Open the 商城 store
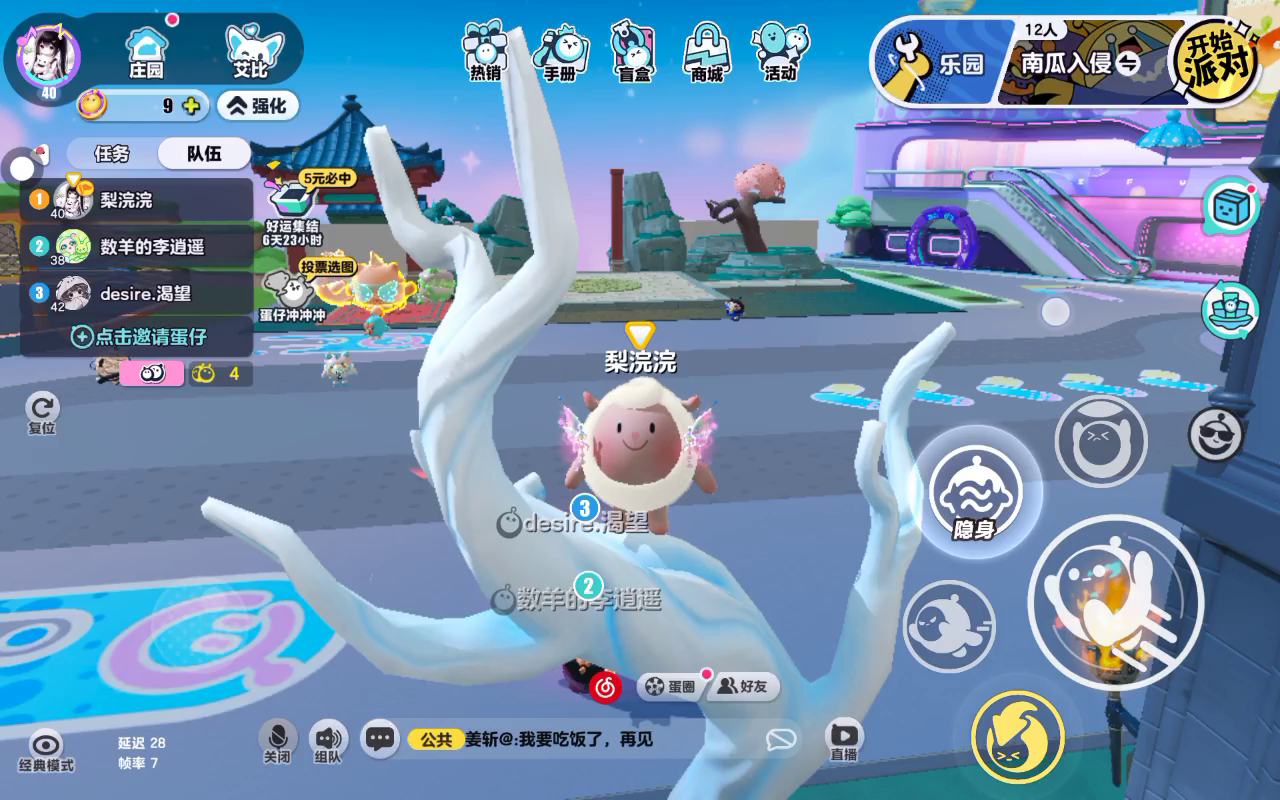 pos(706,51)
